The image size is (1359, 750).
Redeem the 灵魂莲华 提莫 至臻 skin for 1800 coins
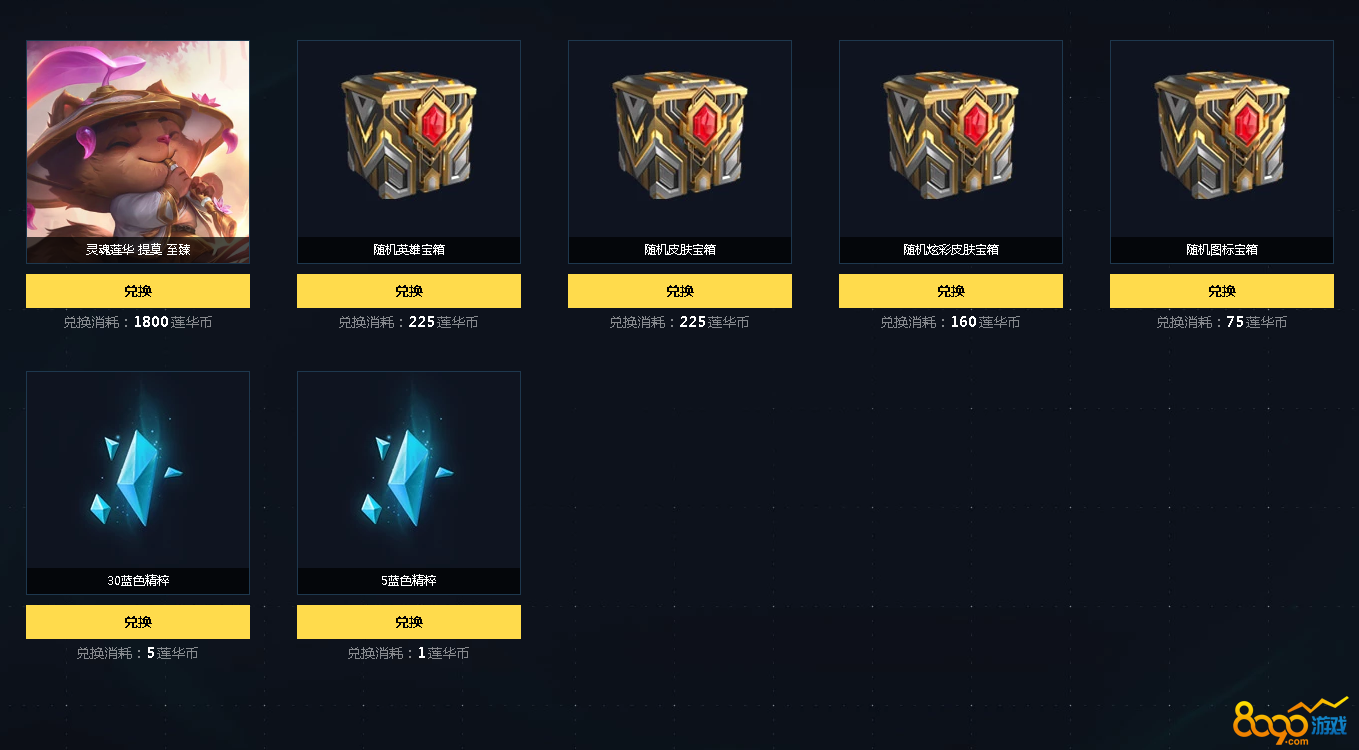click(138, 291)
